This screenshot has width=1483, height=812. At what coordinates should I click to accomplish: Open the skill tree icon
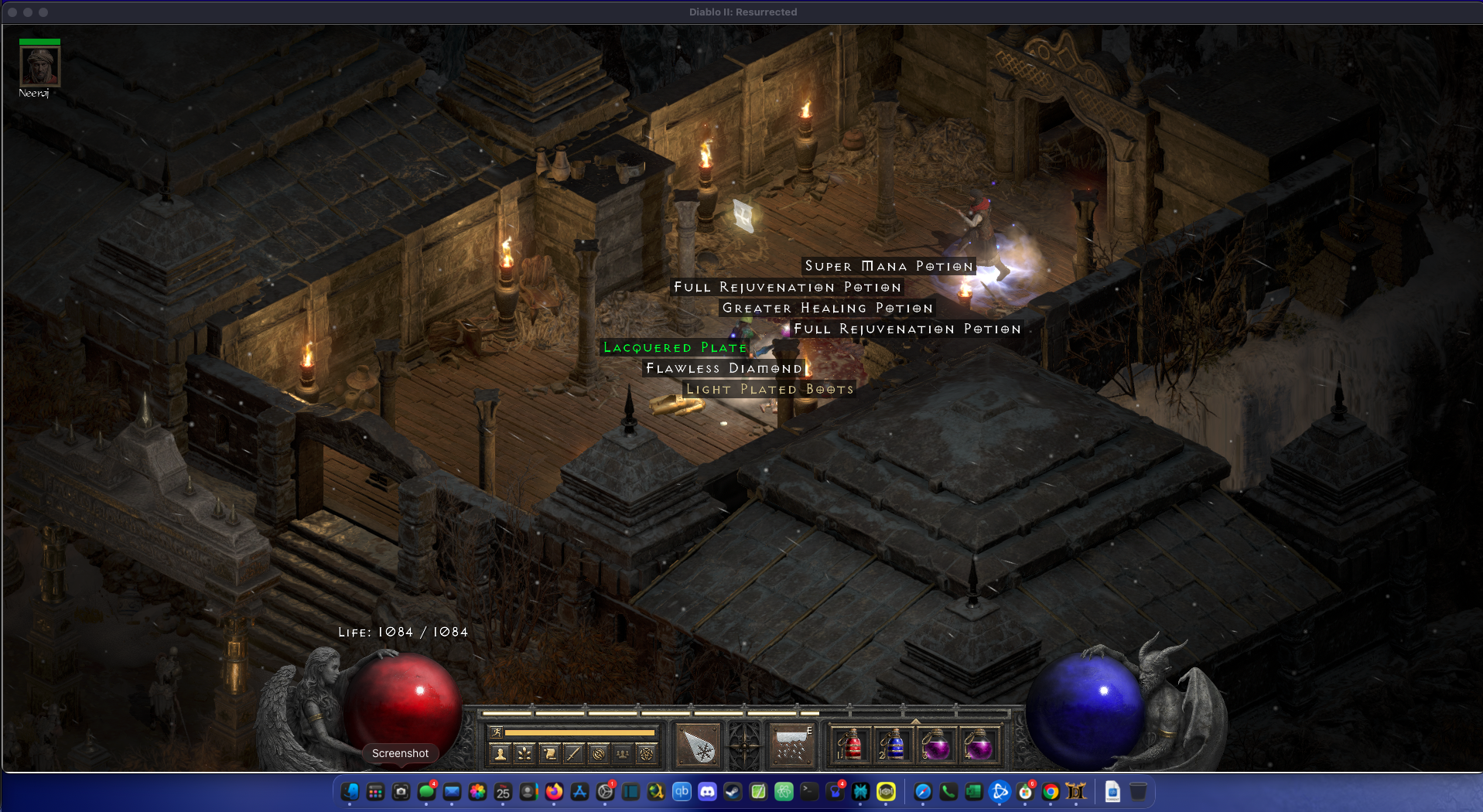coord(525,753)
